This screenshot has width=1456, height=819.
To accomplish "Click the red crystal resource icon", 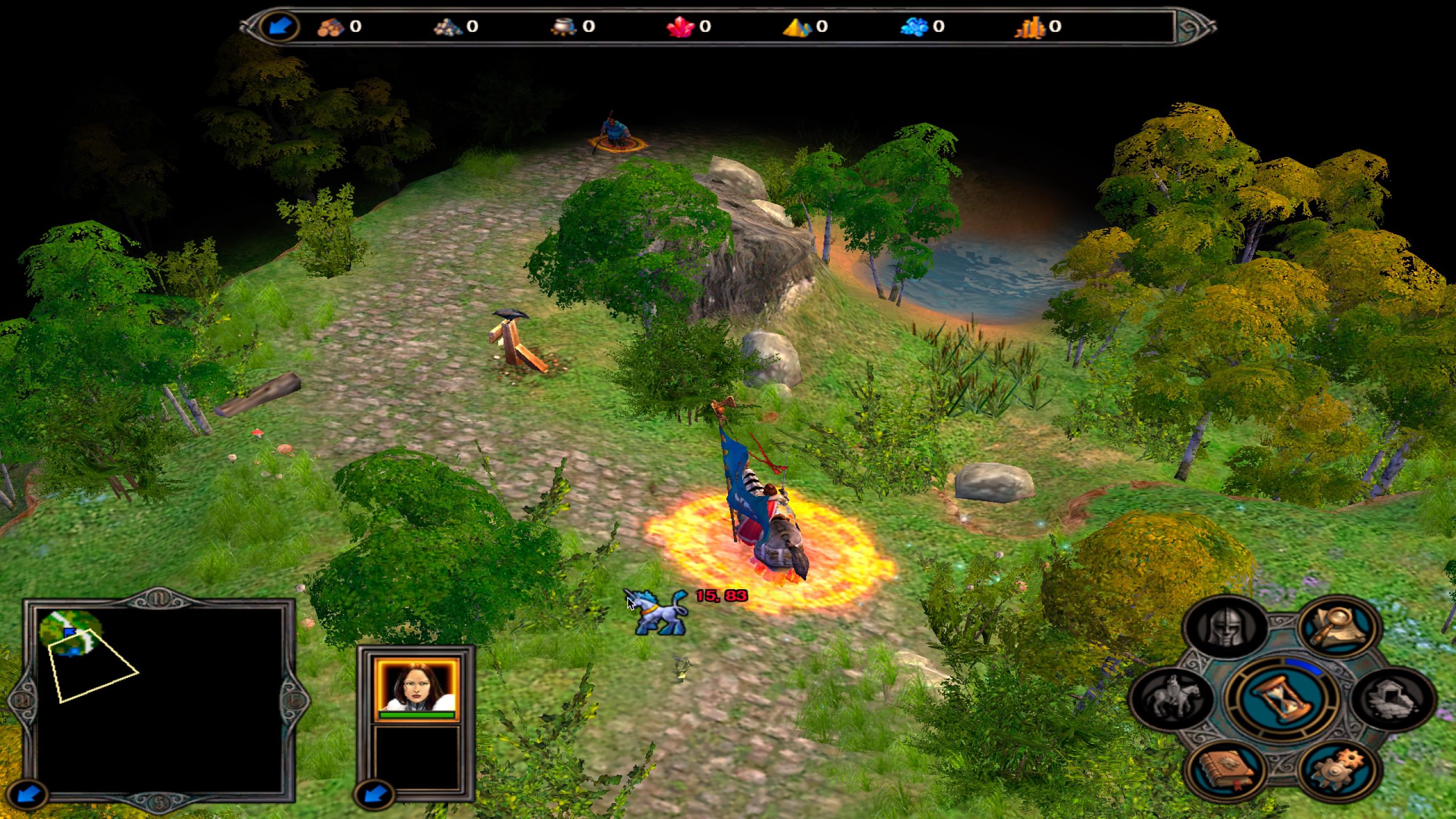I will (680, 27).
